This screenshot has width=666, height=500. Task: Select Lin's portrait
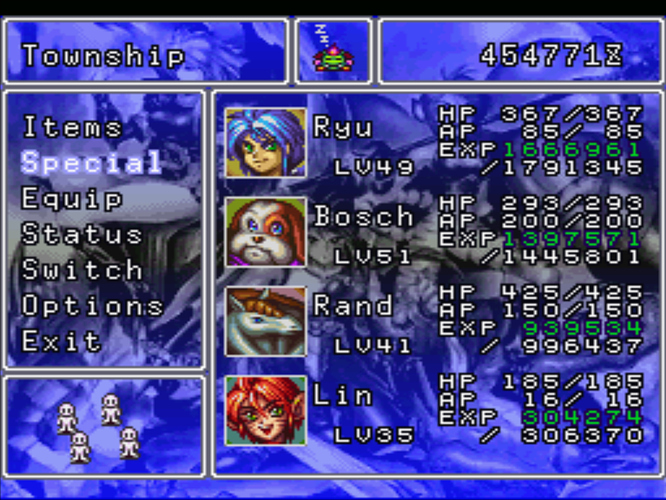[x=266, y=410]
